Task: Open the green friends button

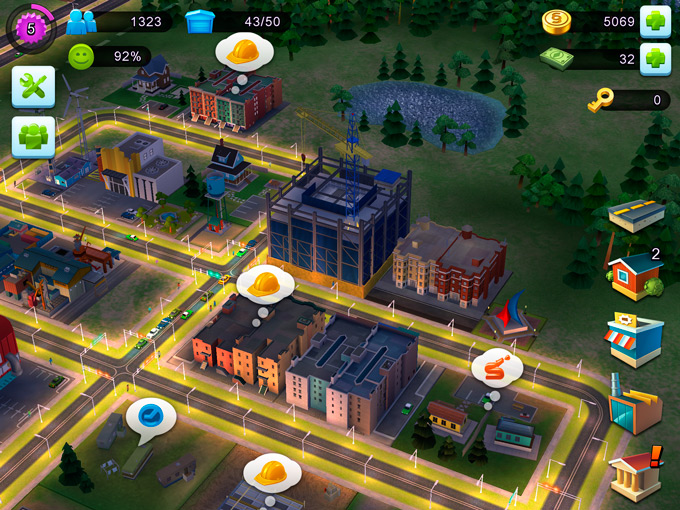Action: click(x=33, y=137)
